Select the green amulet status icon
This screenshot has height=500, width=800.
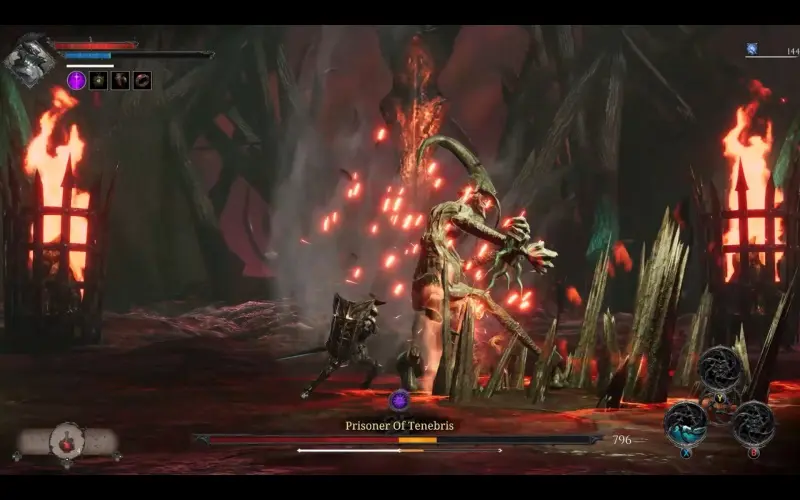[x=98, y=80]
